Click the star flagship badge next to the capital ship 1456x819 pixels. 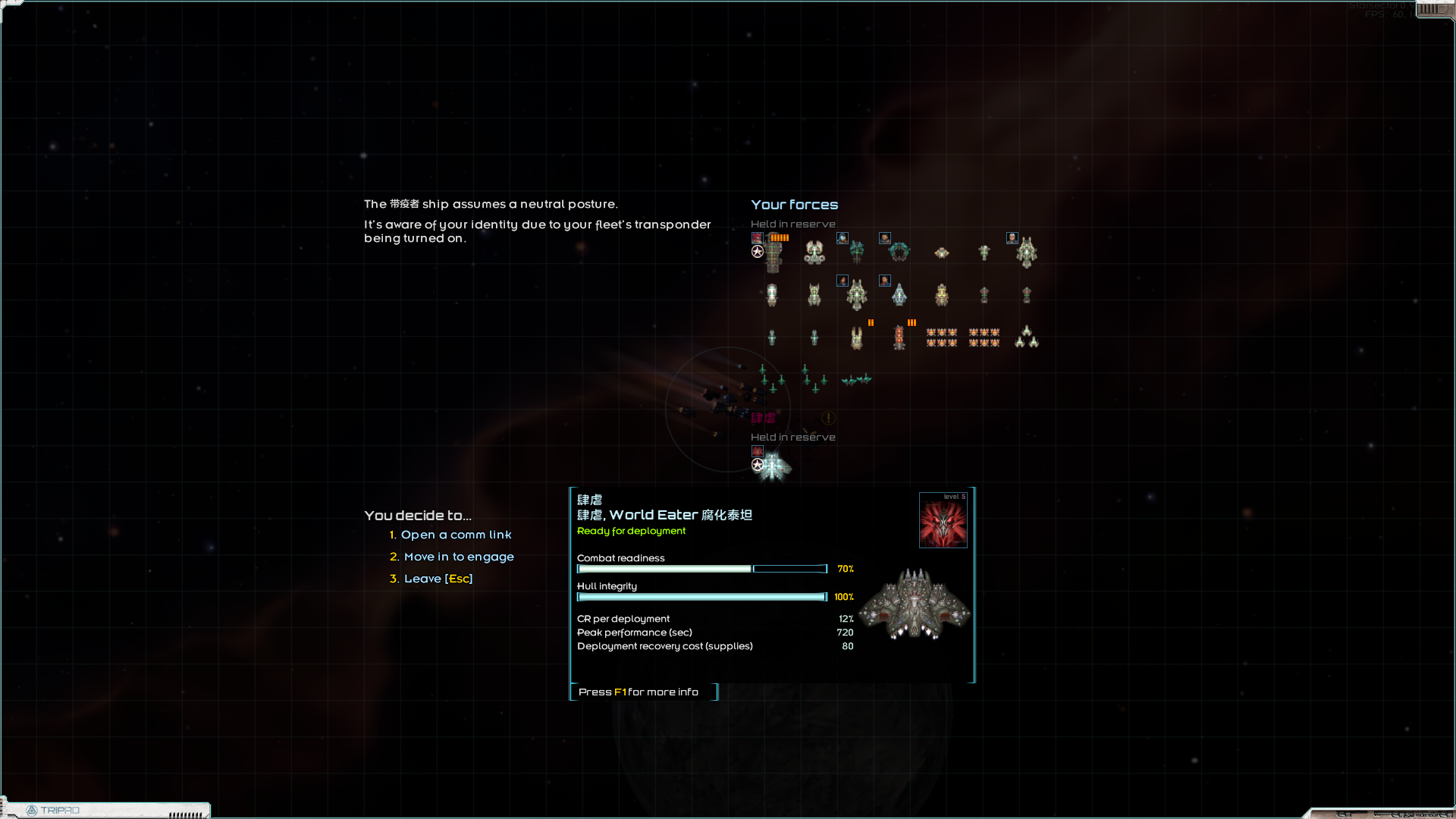758,252
